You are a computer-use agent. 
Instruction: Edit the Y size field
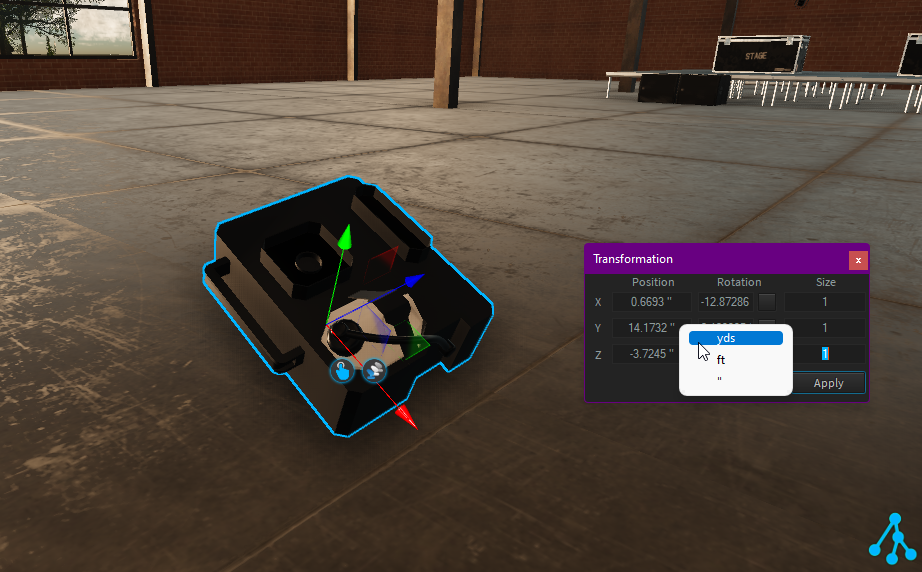point(825,328)
